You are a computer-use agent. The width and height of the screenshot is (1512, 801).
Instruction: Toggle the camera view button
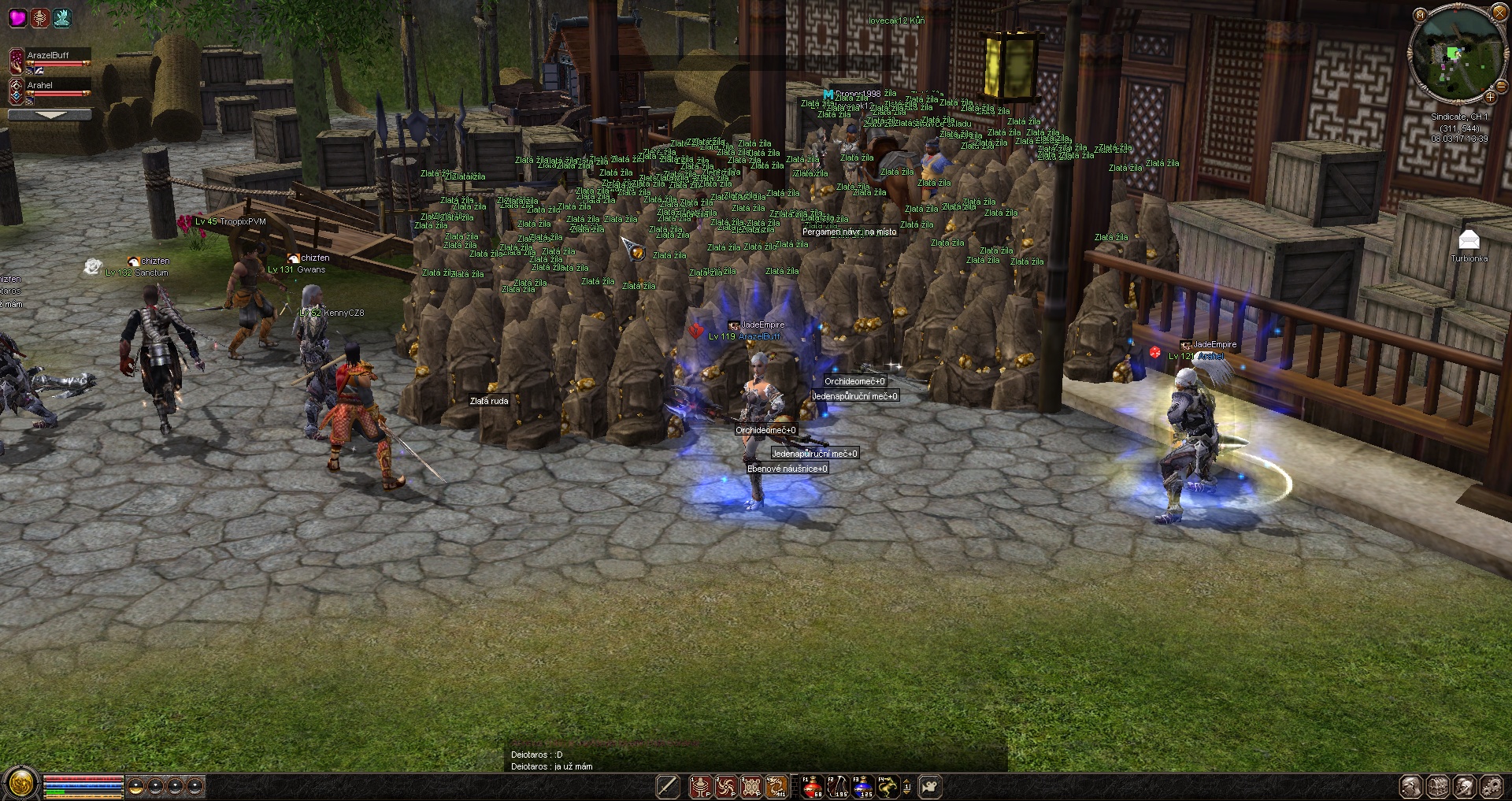[930, 786]
